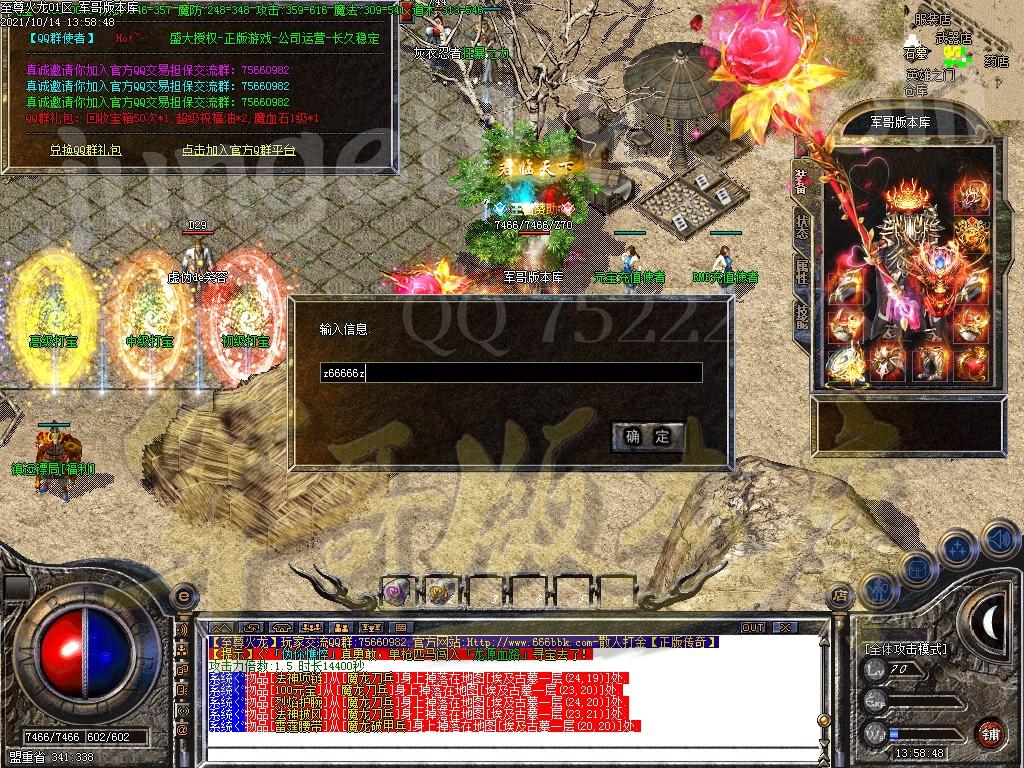Screen dimensions: 1024x768
Task: Open the sparkle skills round button
Action: (957, 548)
